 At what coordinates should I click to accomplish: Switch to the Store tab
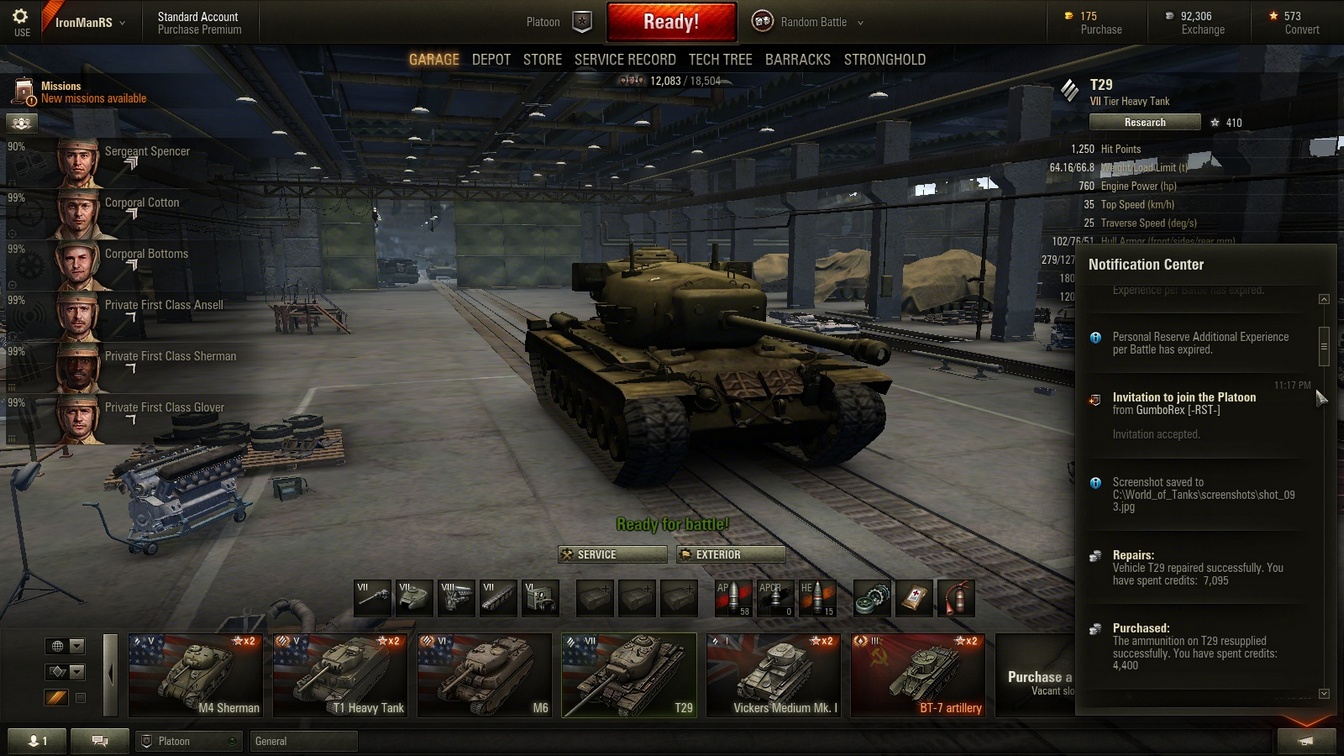pos(543,60)
